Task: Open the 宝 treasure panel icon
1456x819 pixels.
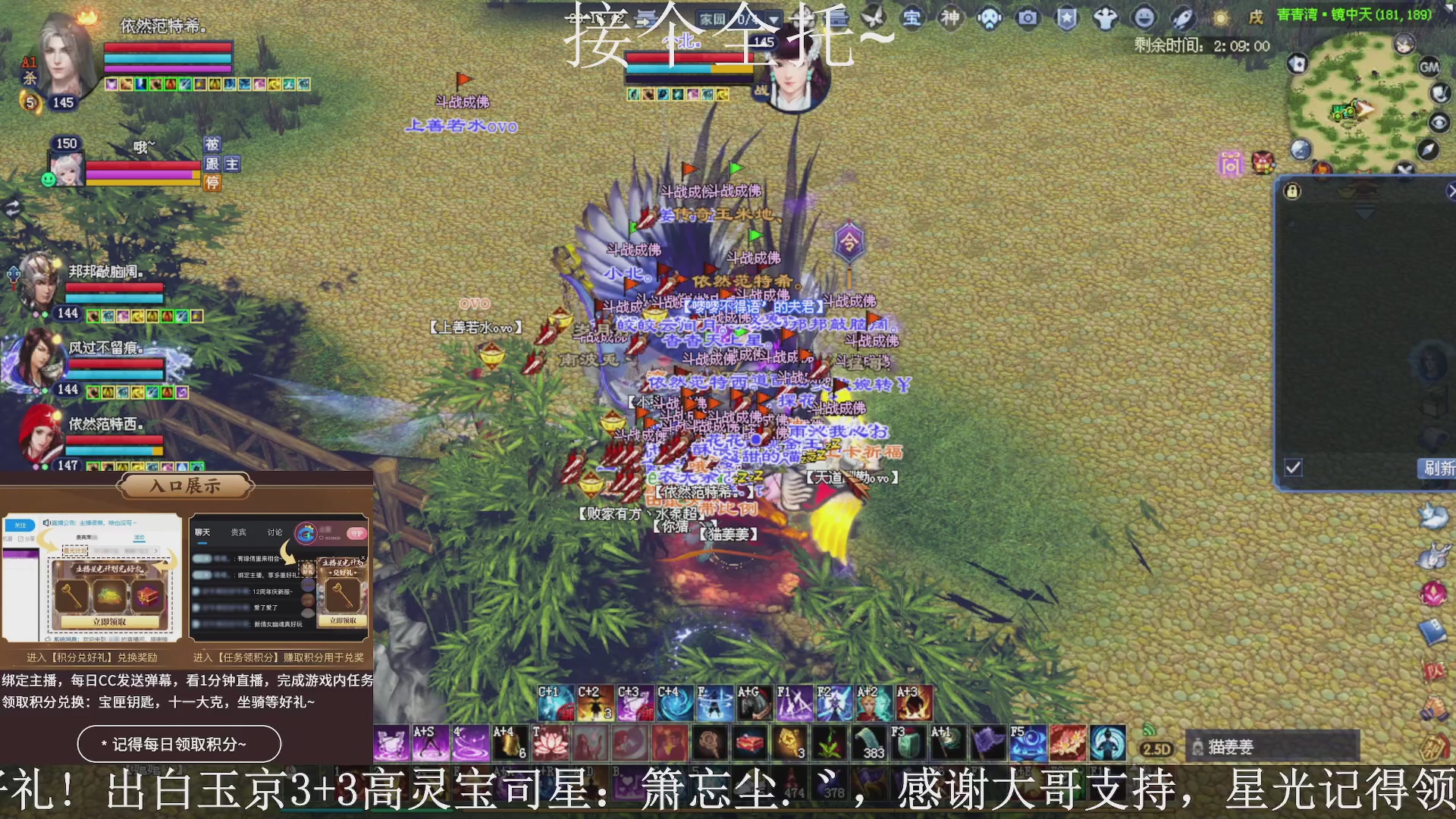Action: pos(912,19)
